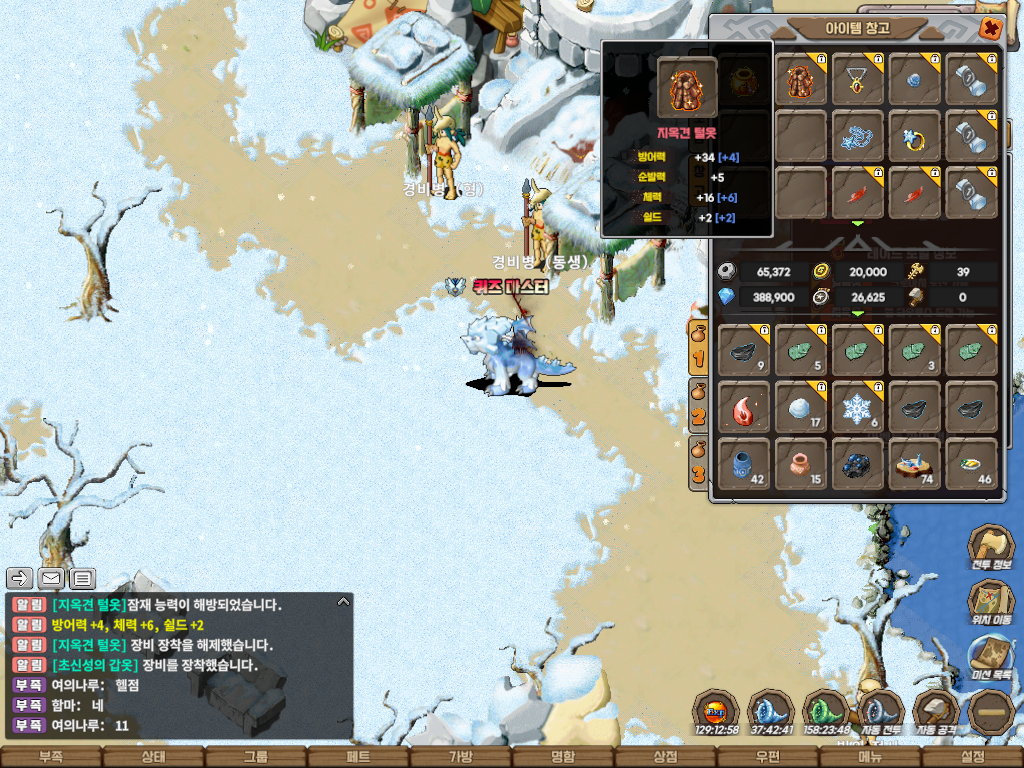
Task: Select the snowball stack of 17
Action: point(801,407)
